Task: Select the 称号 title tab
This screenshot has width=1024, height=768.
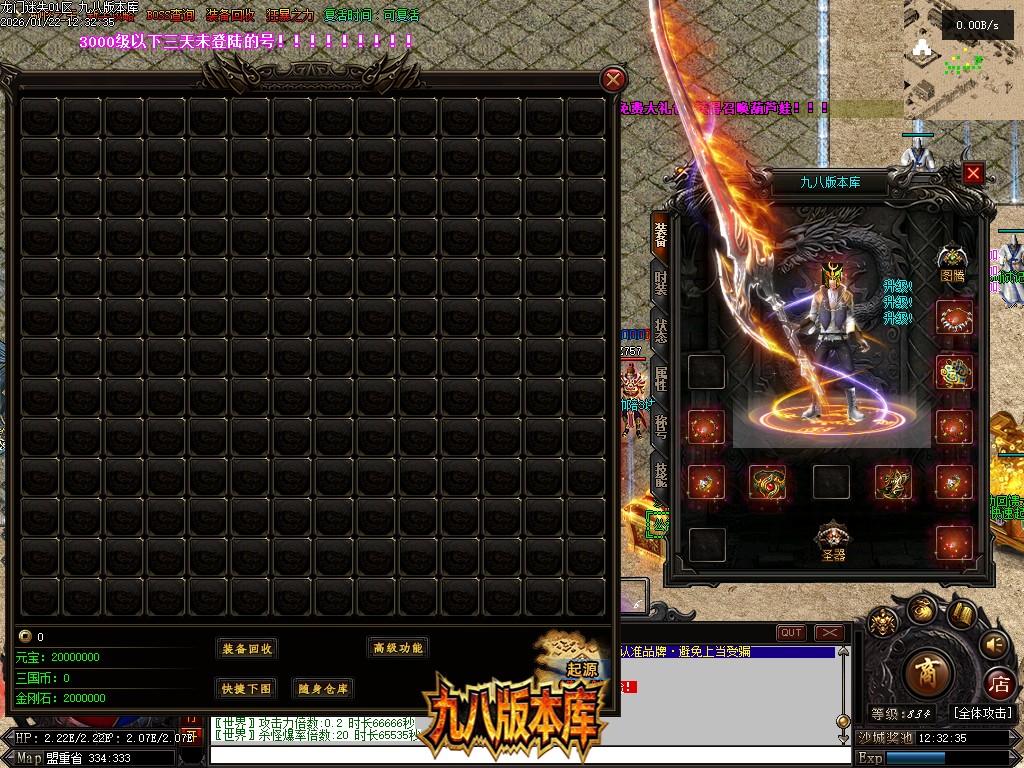Action: 661,427
